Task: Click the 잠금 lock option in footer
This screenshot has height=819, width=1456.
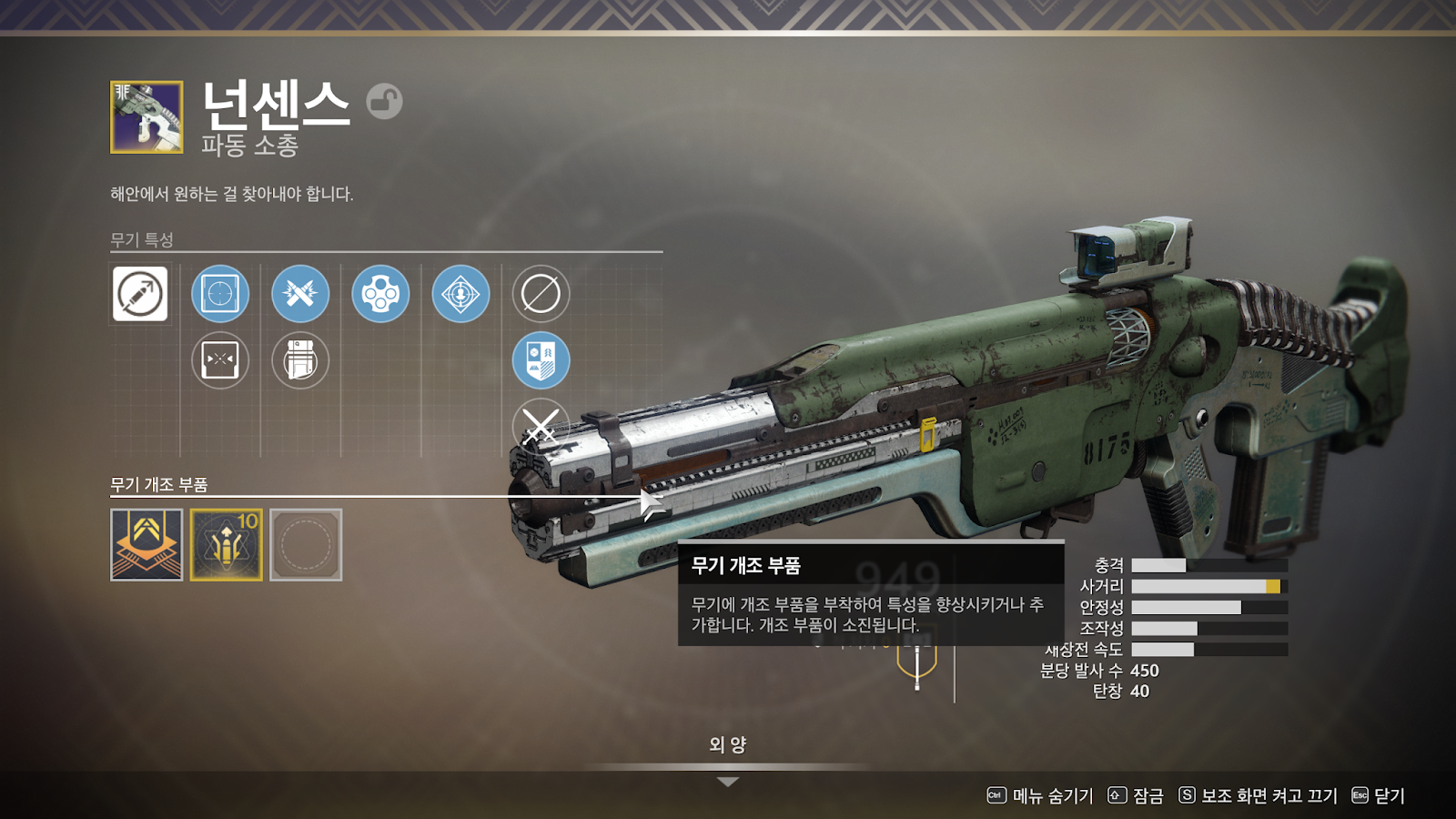Action: point(1136,796)
